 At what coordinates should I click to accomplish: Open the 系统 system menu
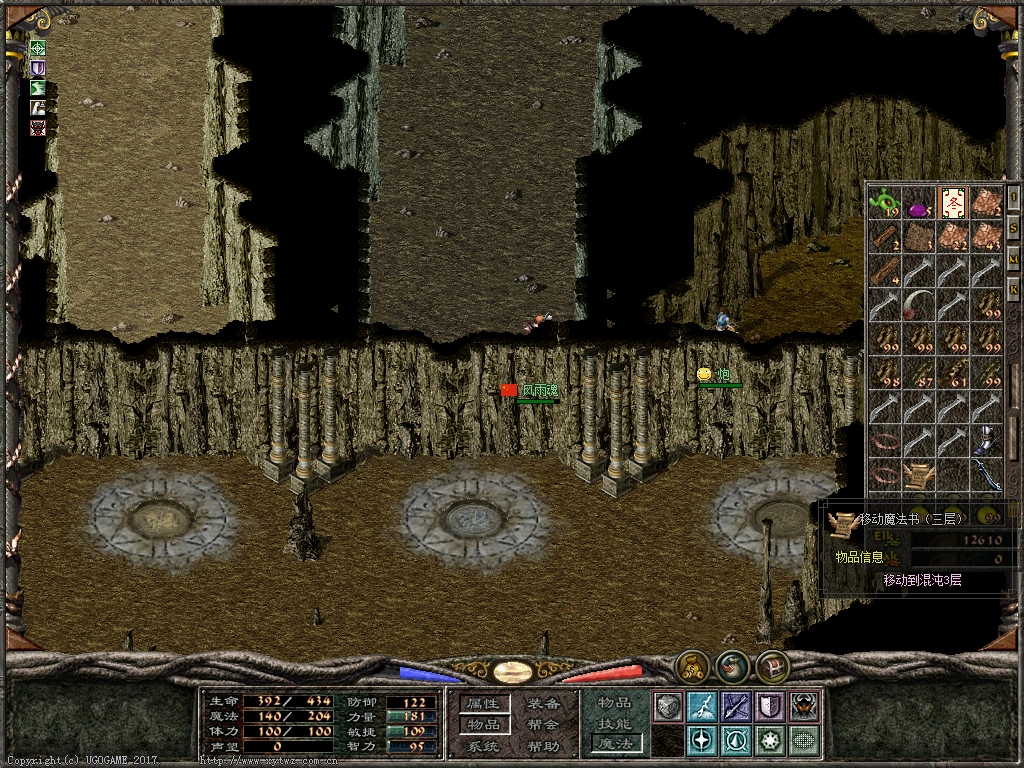(x=484, y=746)
